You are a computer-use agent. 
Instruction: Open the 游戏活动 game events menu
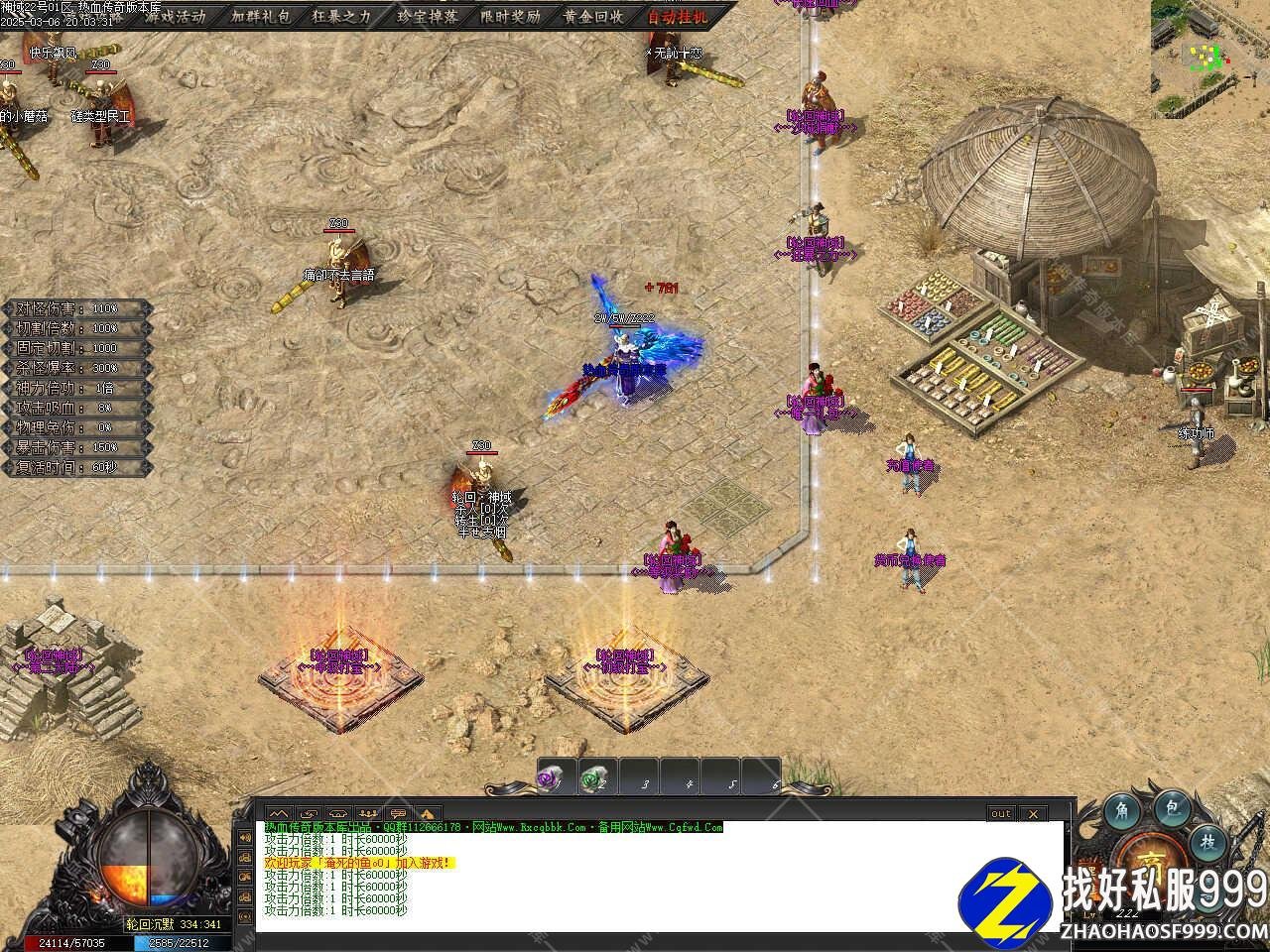click(x=175, y=17)
